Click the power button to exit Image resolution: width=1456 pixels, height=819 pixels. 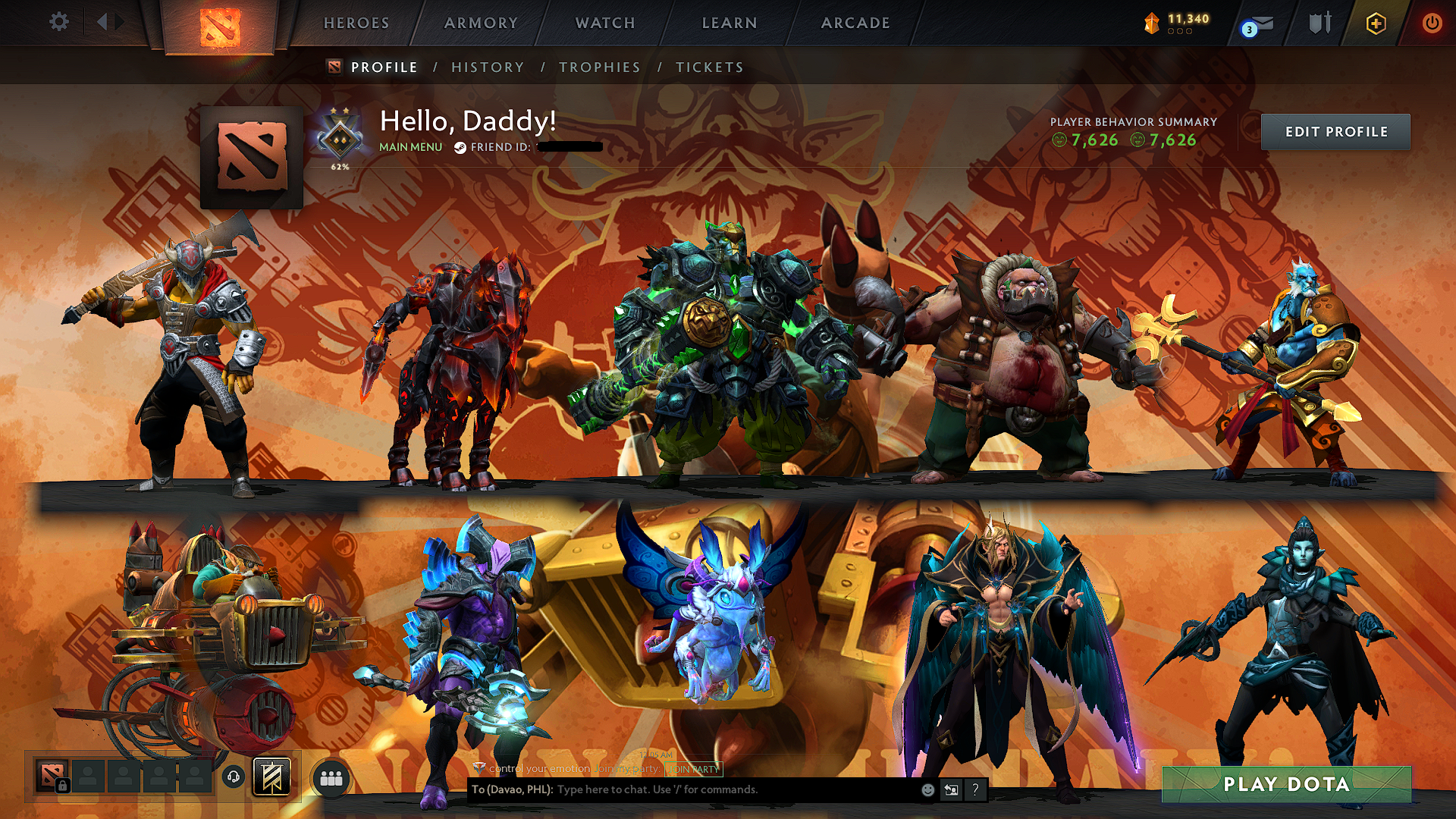pos(1432,23)
